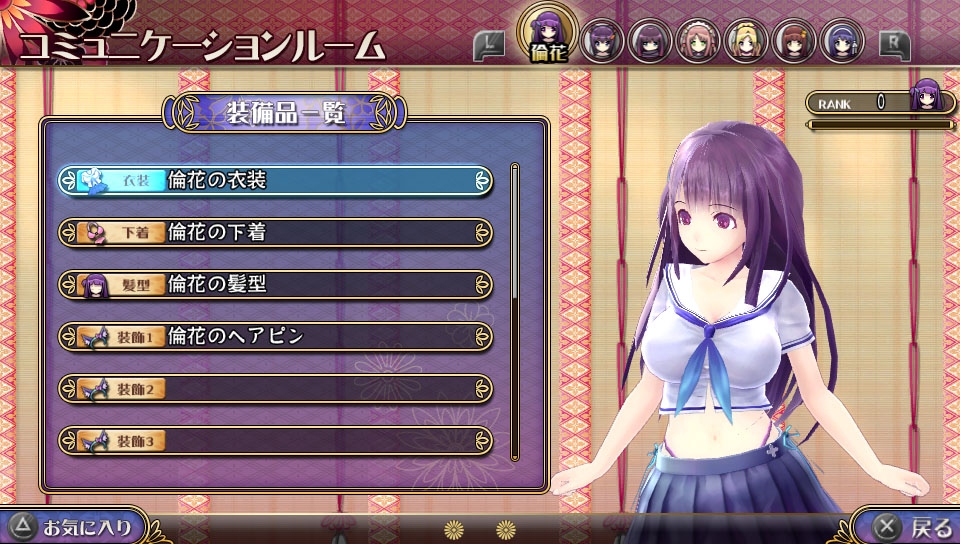
Task: Choose the blue-haired character with white headband
Action: click(842, 42)
